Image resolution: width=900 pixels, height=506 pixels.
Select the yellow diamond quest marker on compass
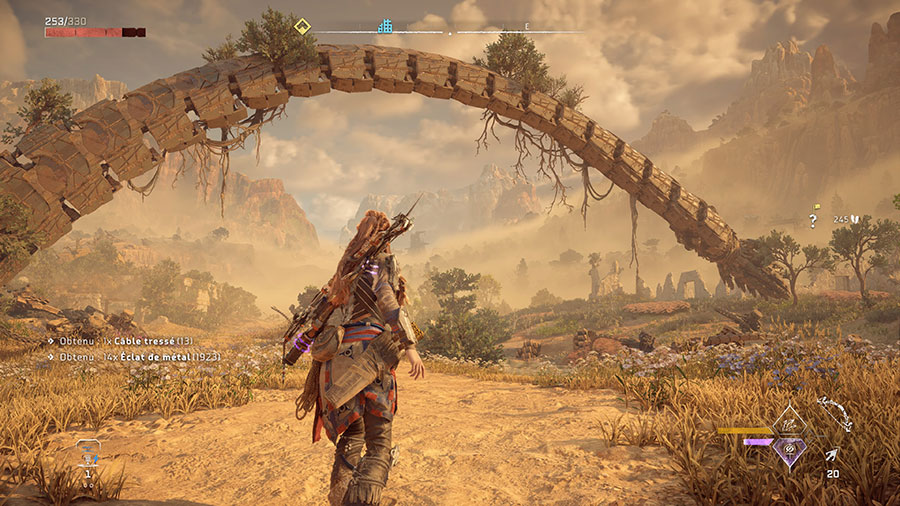tap(302, 25)
